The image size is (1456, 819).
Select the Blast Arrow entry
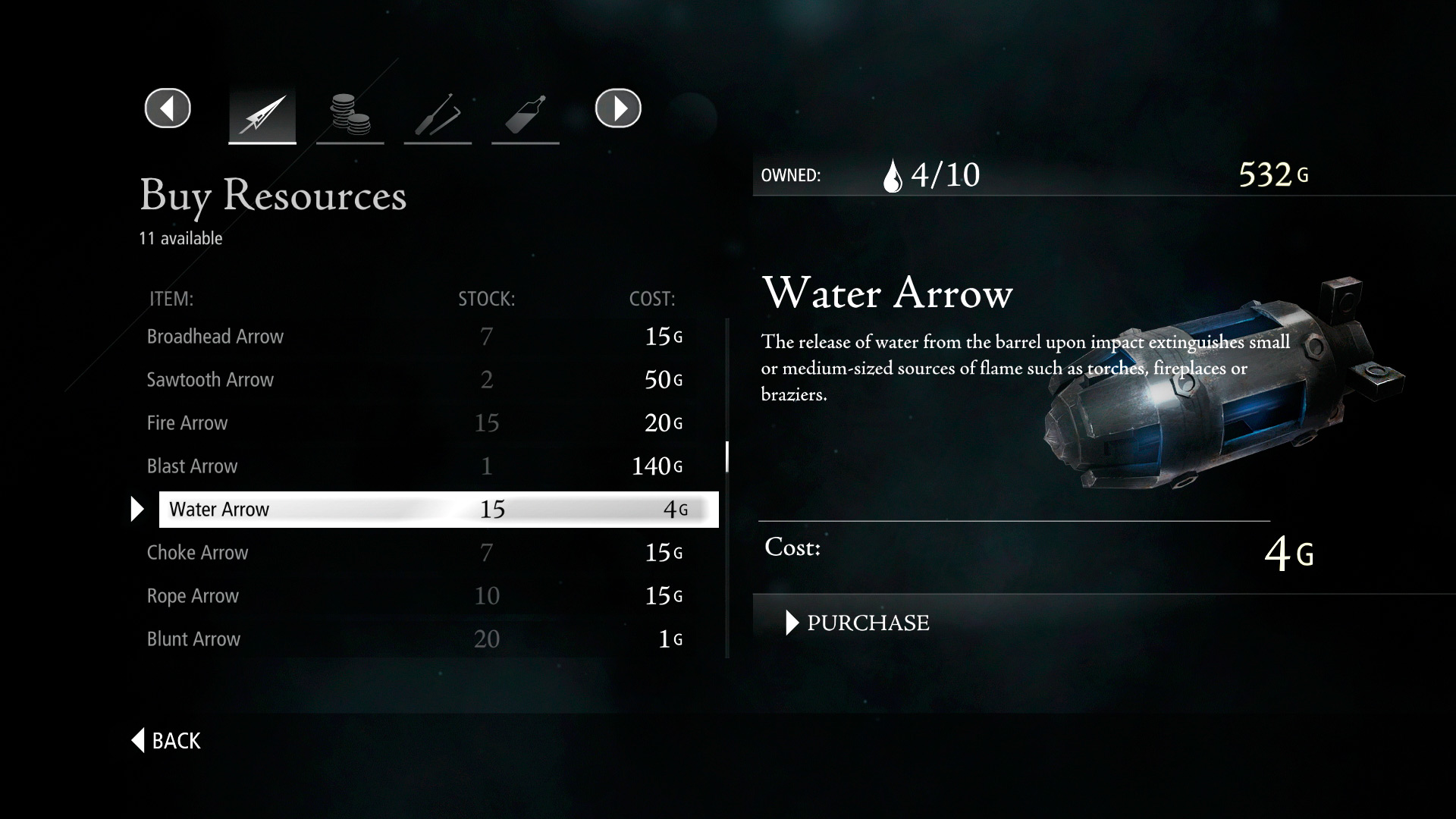(192, 466)
